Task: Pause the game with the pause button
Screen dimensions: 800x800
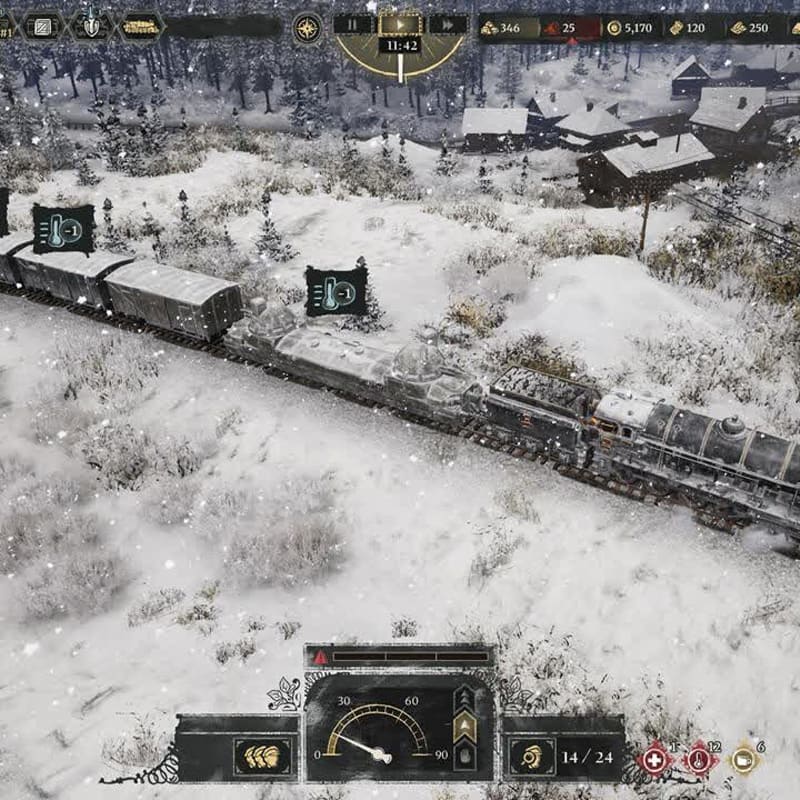Action: (x=354, y=25)
